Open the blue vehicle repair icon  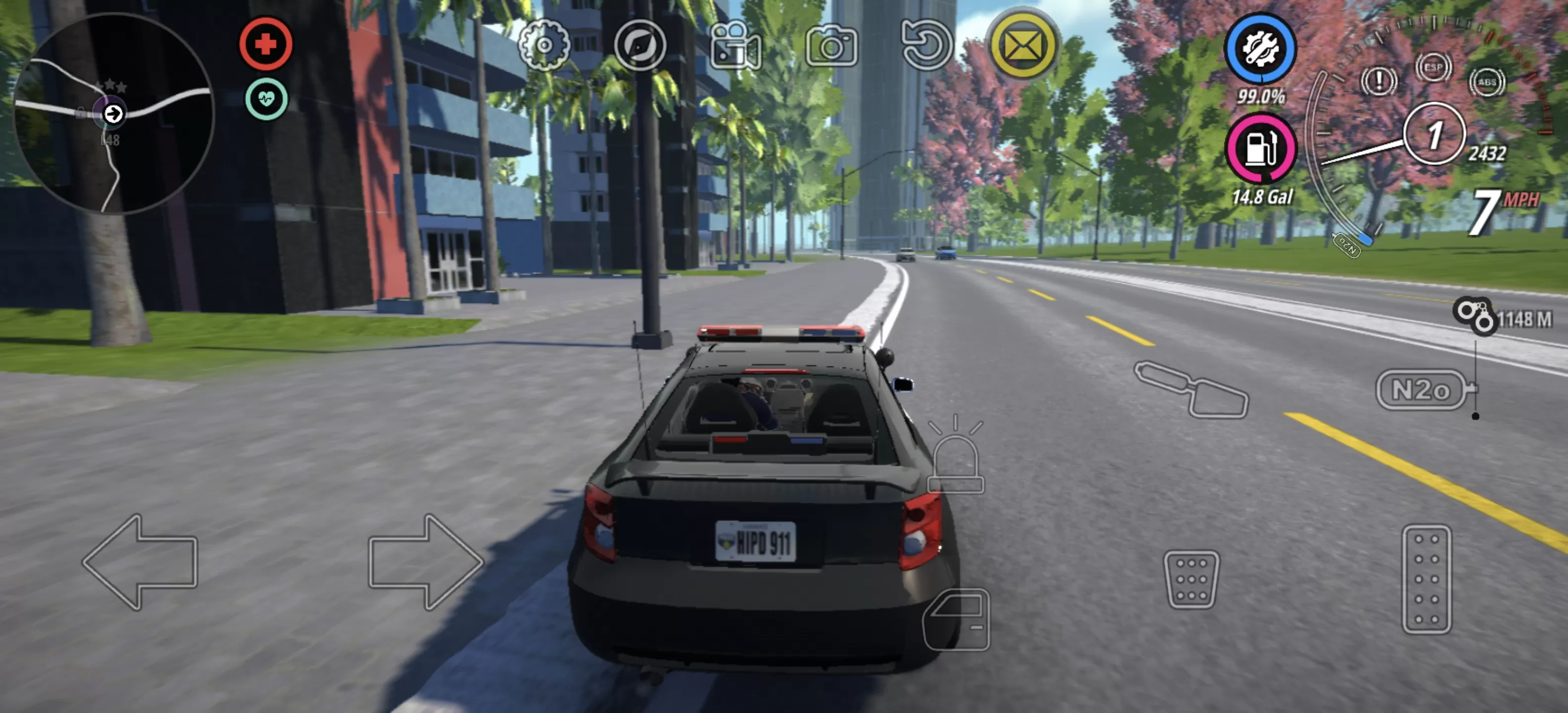(1261, 49)
